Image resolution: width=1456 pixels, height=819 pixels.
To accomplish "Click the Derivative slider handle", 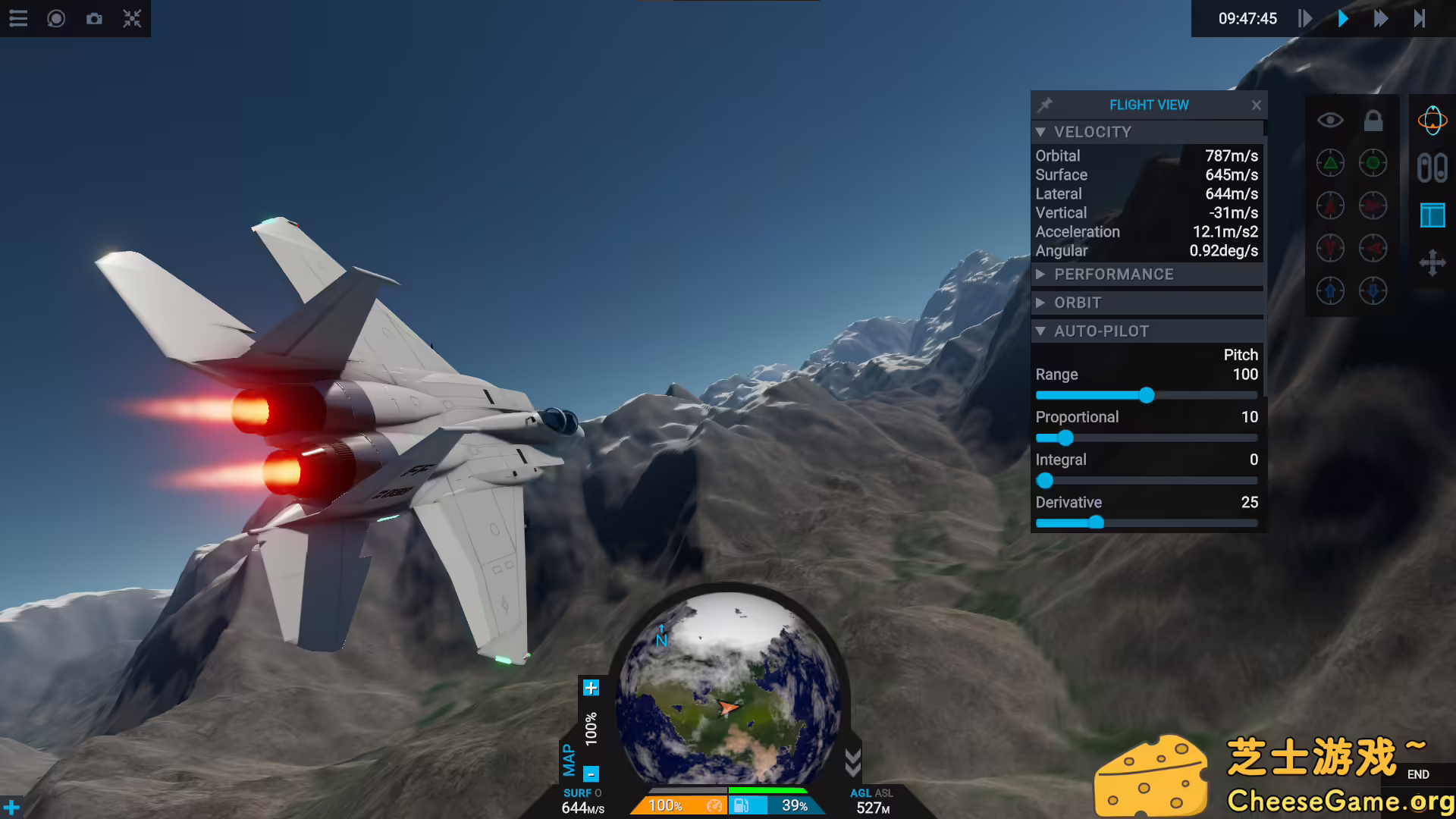I will [x=1096, y=522].
